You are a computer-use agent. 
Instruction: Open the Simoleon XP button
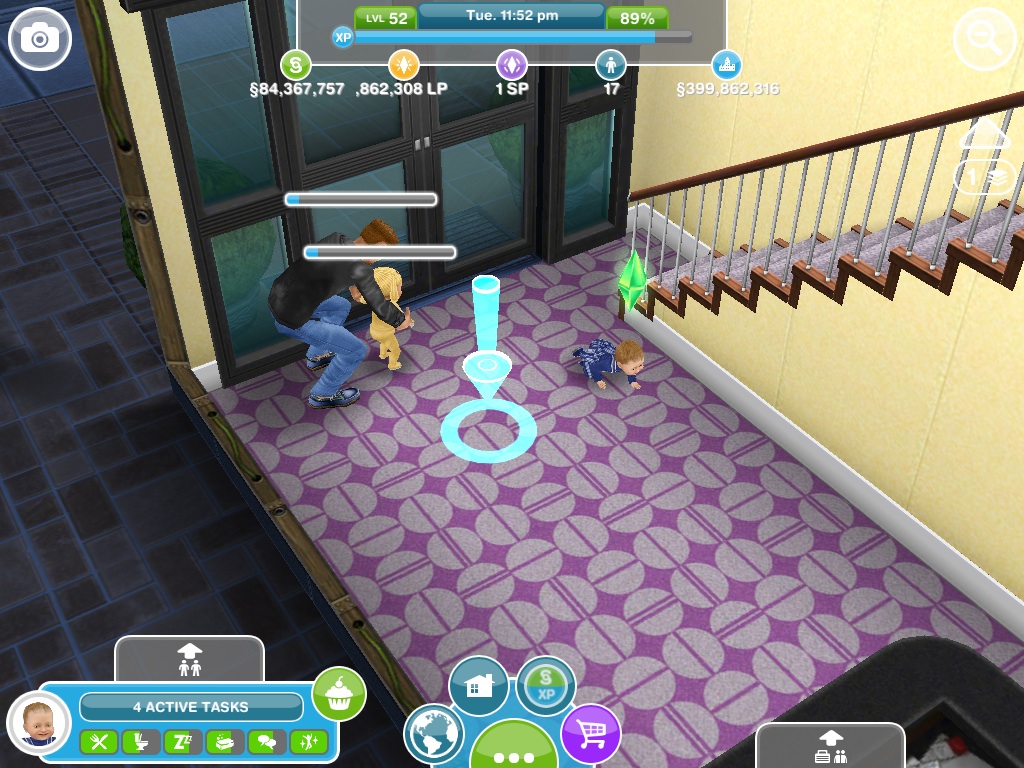point(546,686)
